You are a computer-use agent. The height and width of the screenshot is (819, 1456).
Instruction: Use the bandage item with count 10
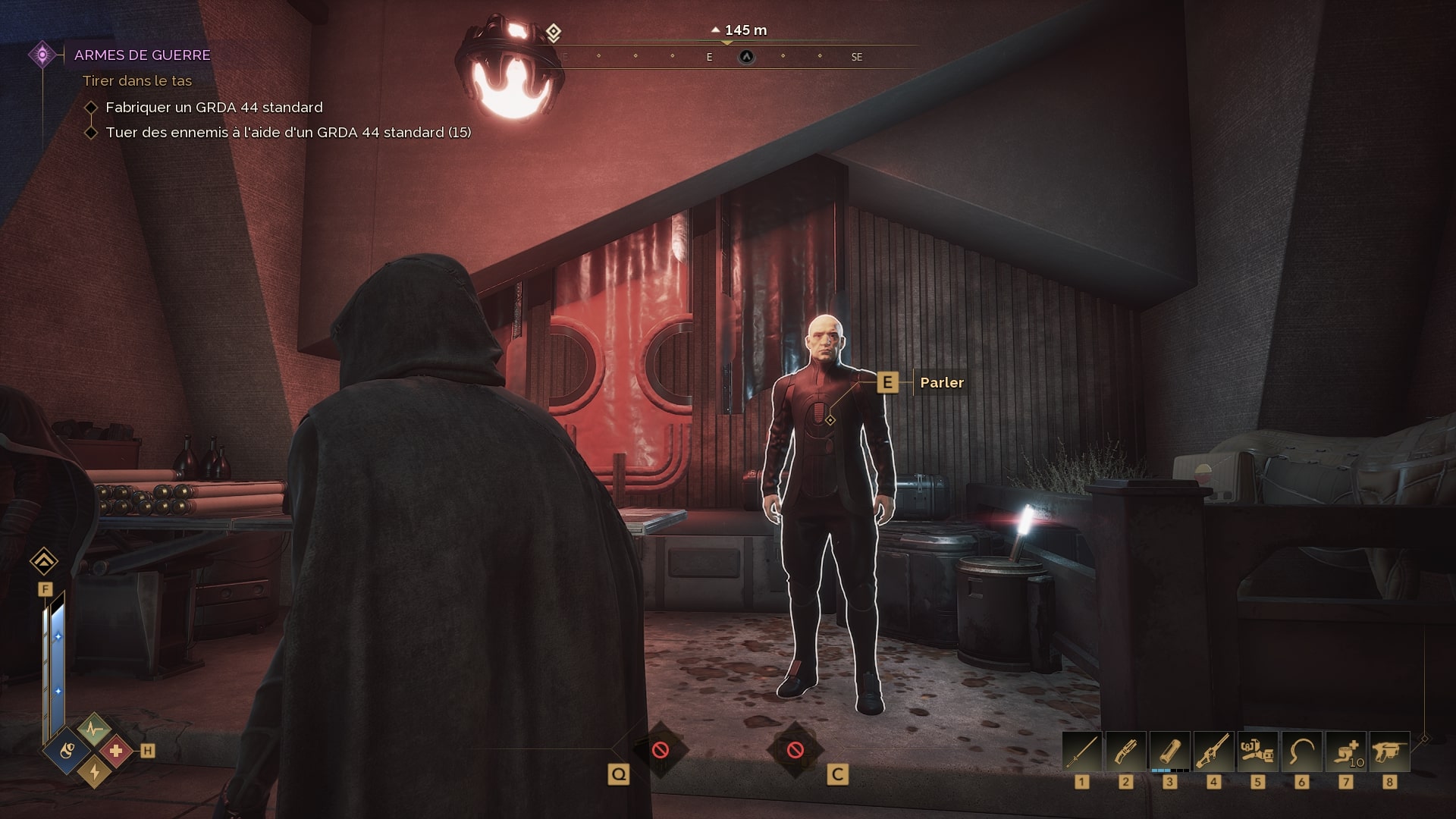click(1345, 752)
